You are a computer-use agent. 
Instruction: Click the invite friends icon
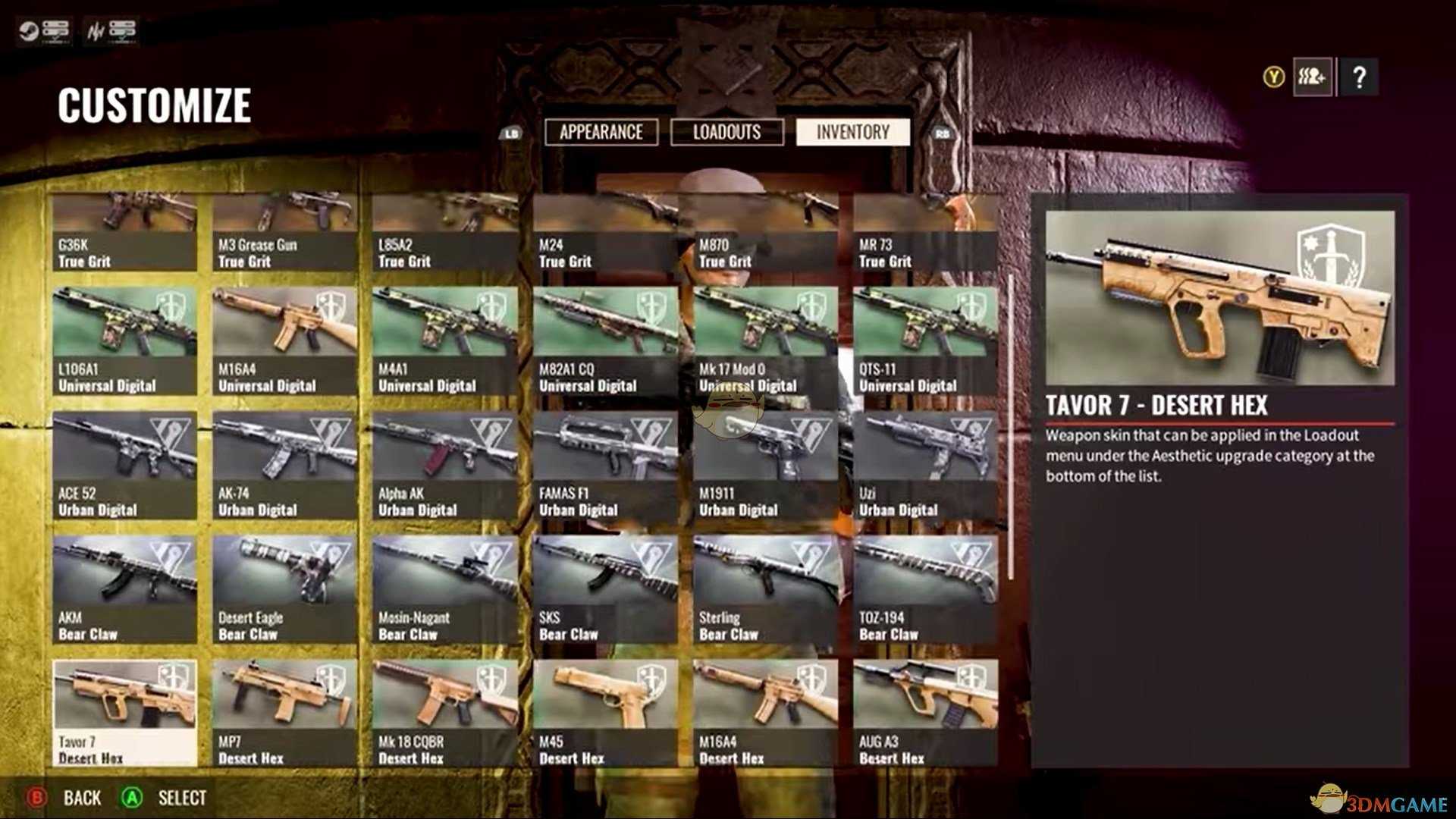pyautogui.click(x=1312, y=77)
